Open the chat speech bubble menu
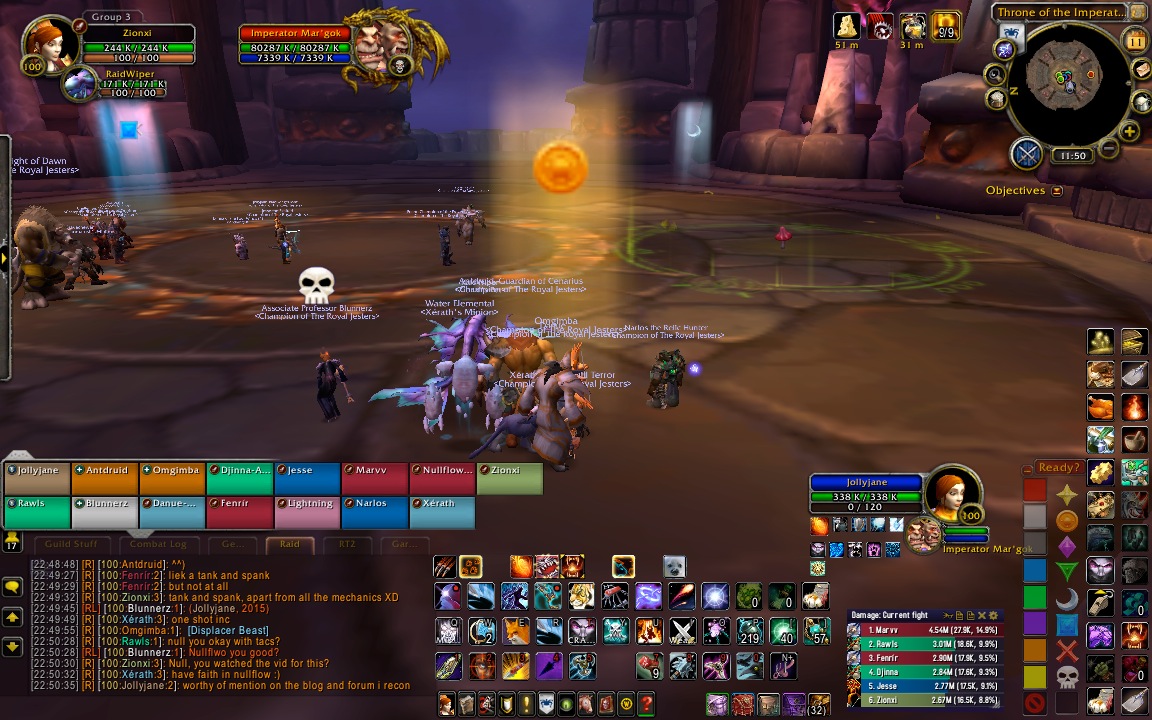 click(x=13, y=587)
